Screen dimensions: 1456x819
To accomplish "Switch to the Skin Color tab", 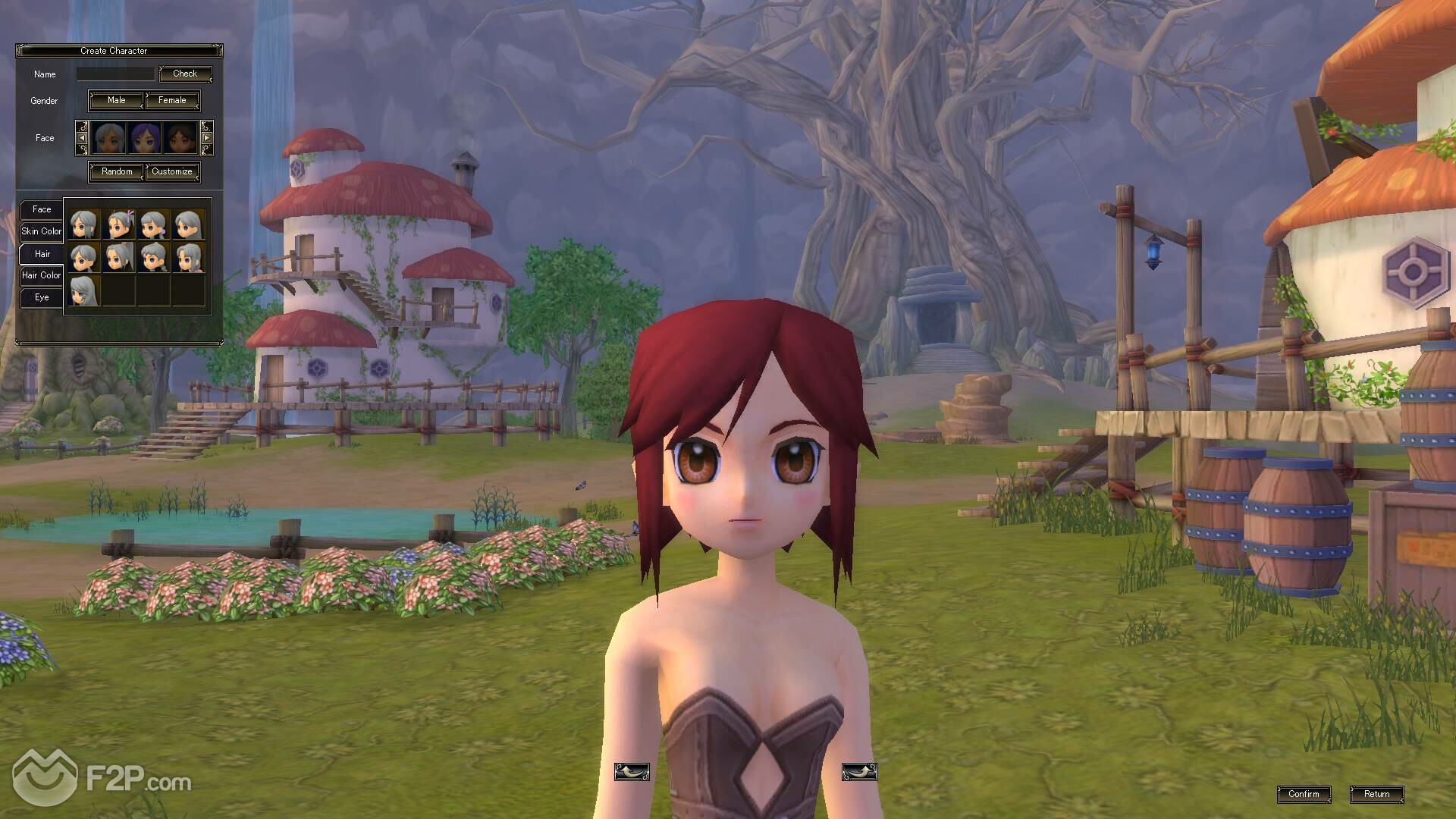I will [41, 231].
